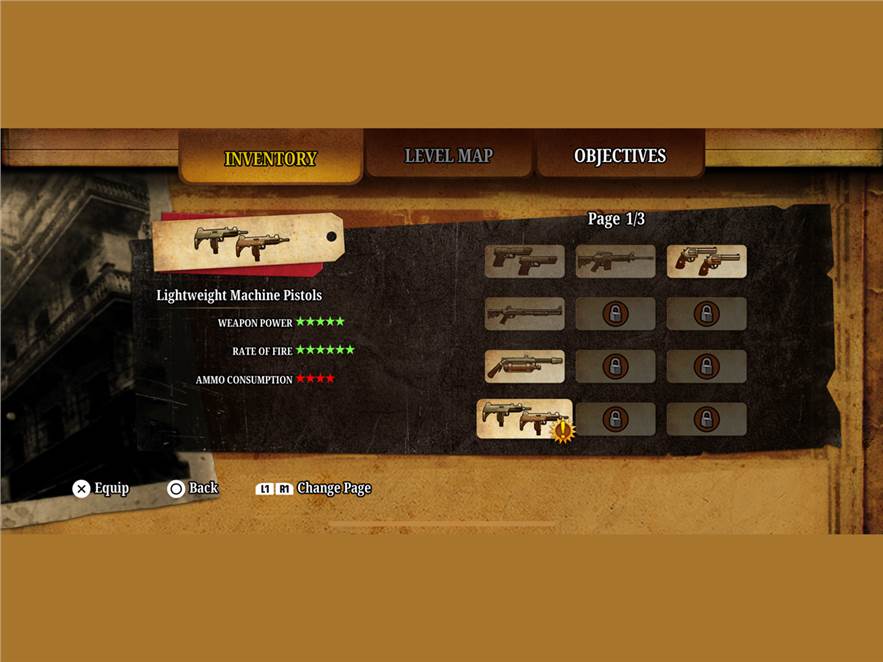Switch to the Objectives tab
The image size is (883, 662).
619,157
